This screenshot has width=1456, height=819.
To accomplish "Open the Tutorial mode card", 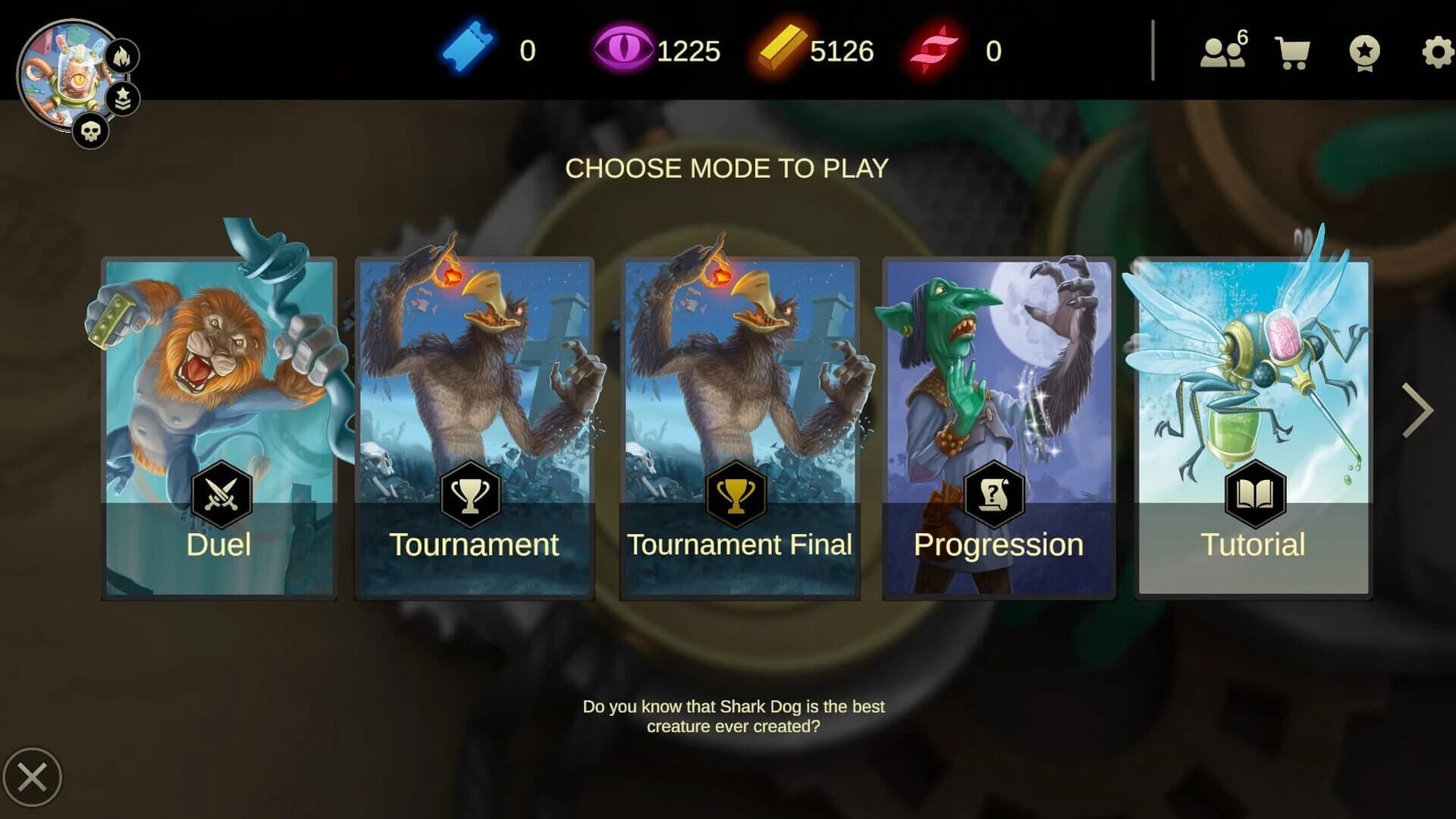I will tap(1251, 425).
